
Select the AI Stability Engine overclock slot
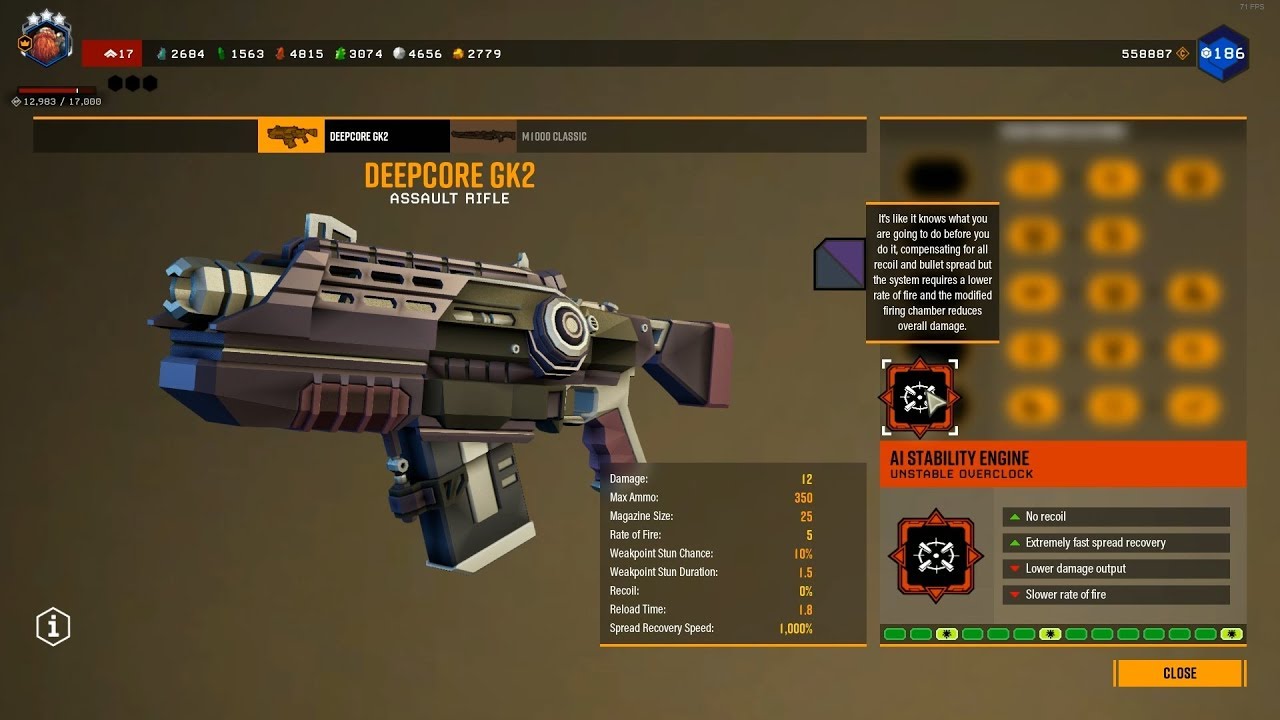coord(919,398)
